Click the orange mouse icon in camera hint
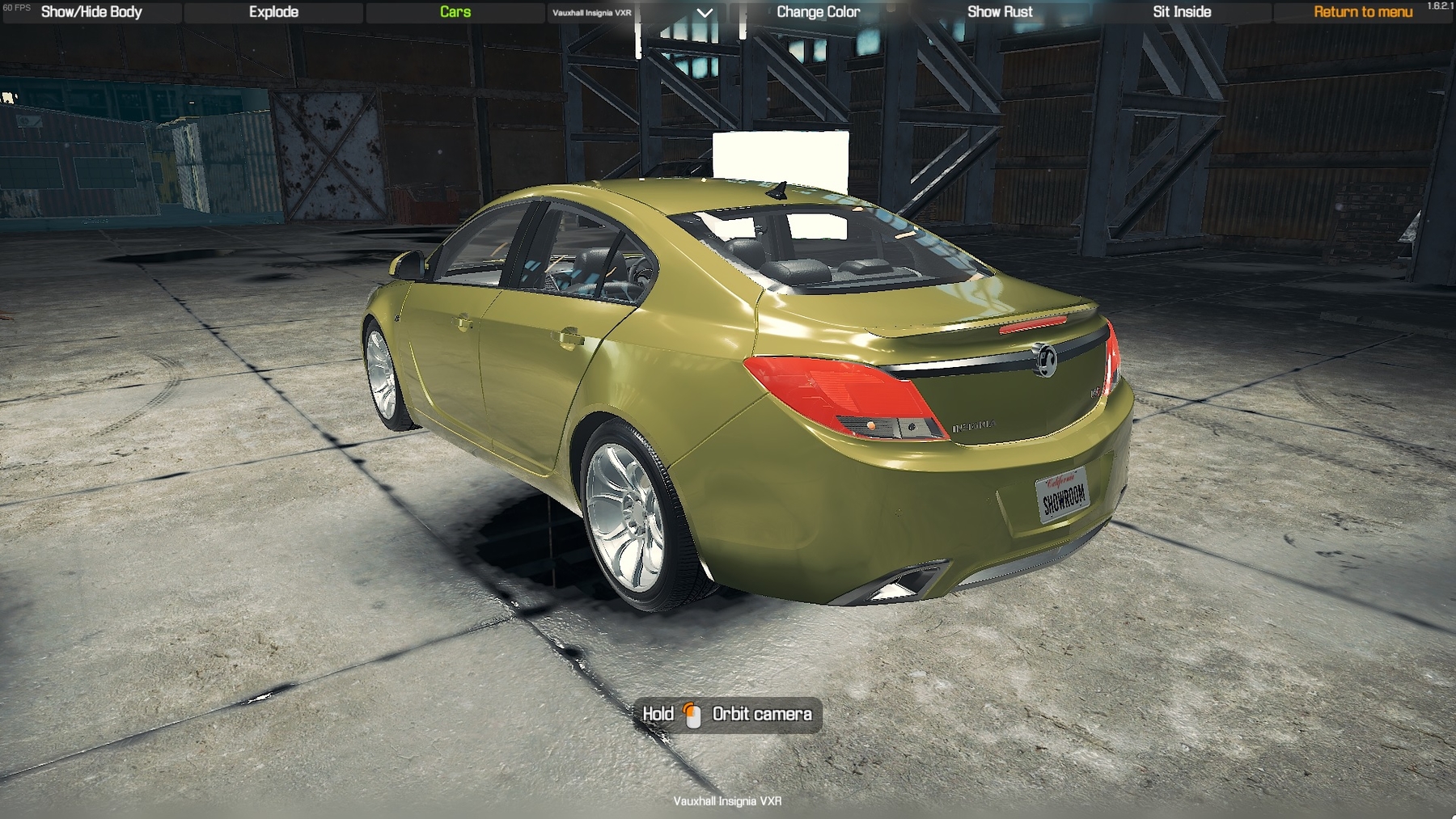 (x=690, y=715)
